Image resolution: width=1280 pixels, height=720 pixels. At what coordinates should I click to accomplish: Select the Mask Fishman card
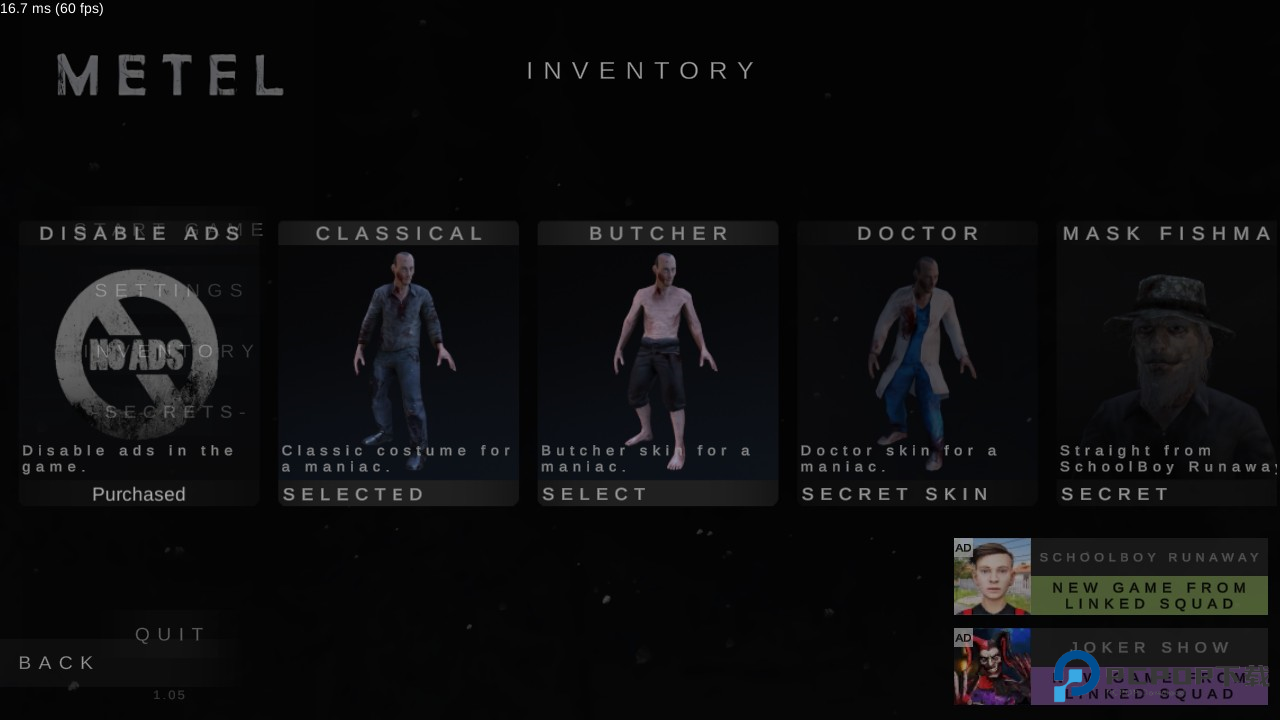[x=1168, y=350]
